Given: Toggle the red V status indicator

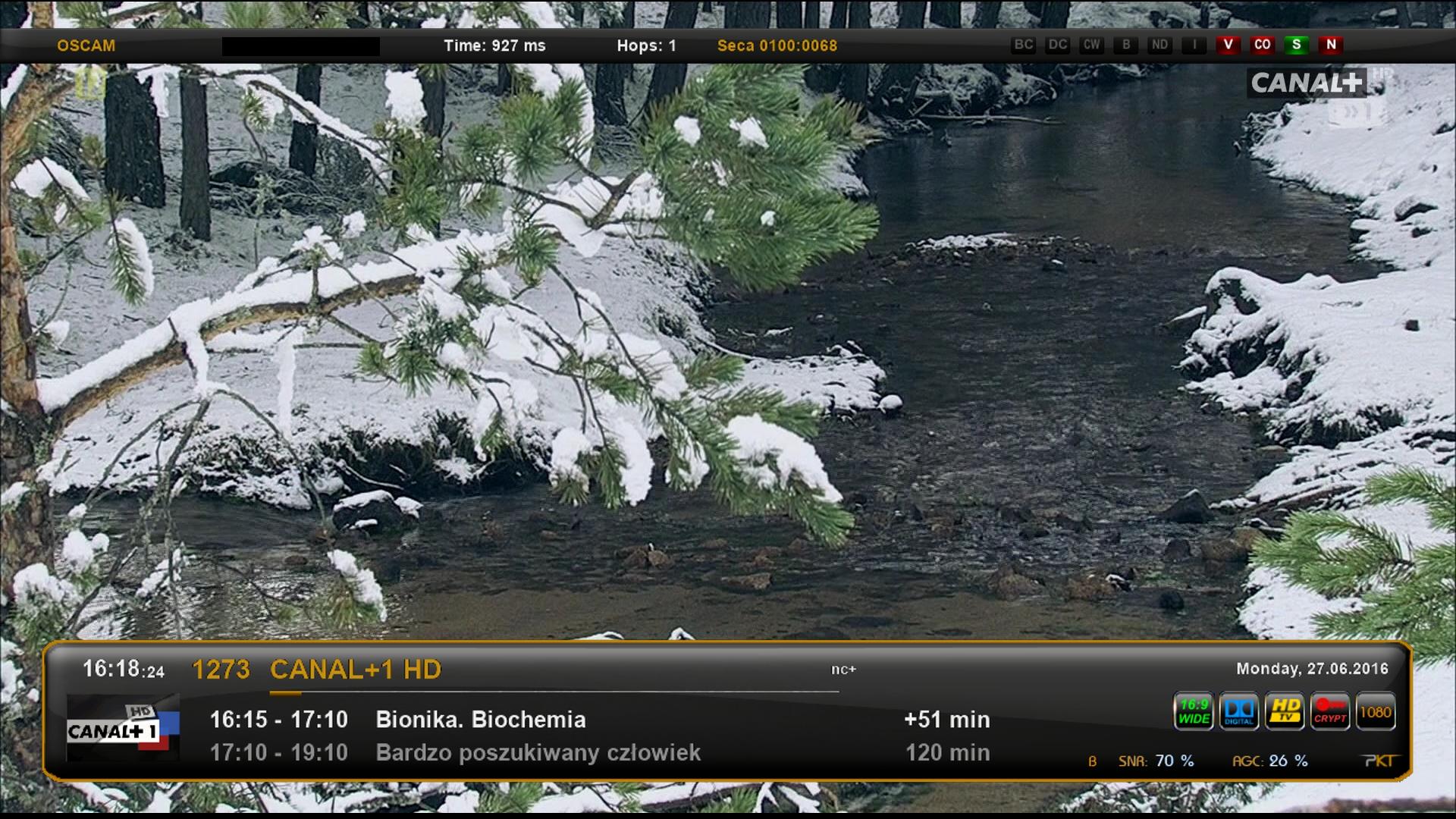Looking at the screenshot, I should pos(1229,45).
